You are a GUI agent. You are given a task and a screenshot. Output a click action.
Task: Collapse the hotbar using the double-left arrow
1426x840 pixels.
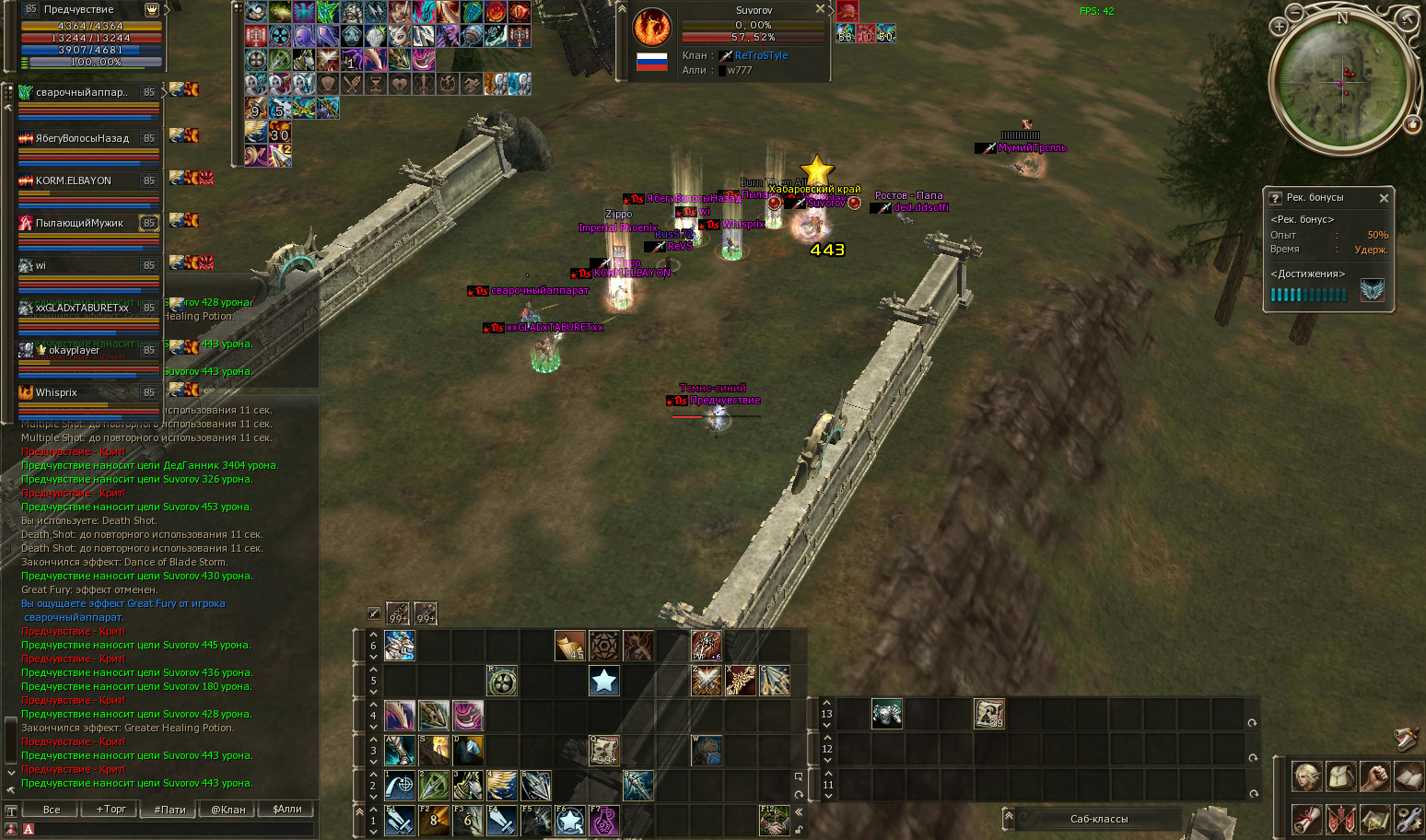tap(798, 811)
